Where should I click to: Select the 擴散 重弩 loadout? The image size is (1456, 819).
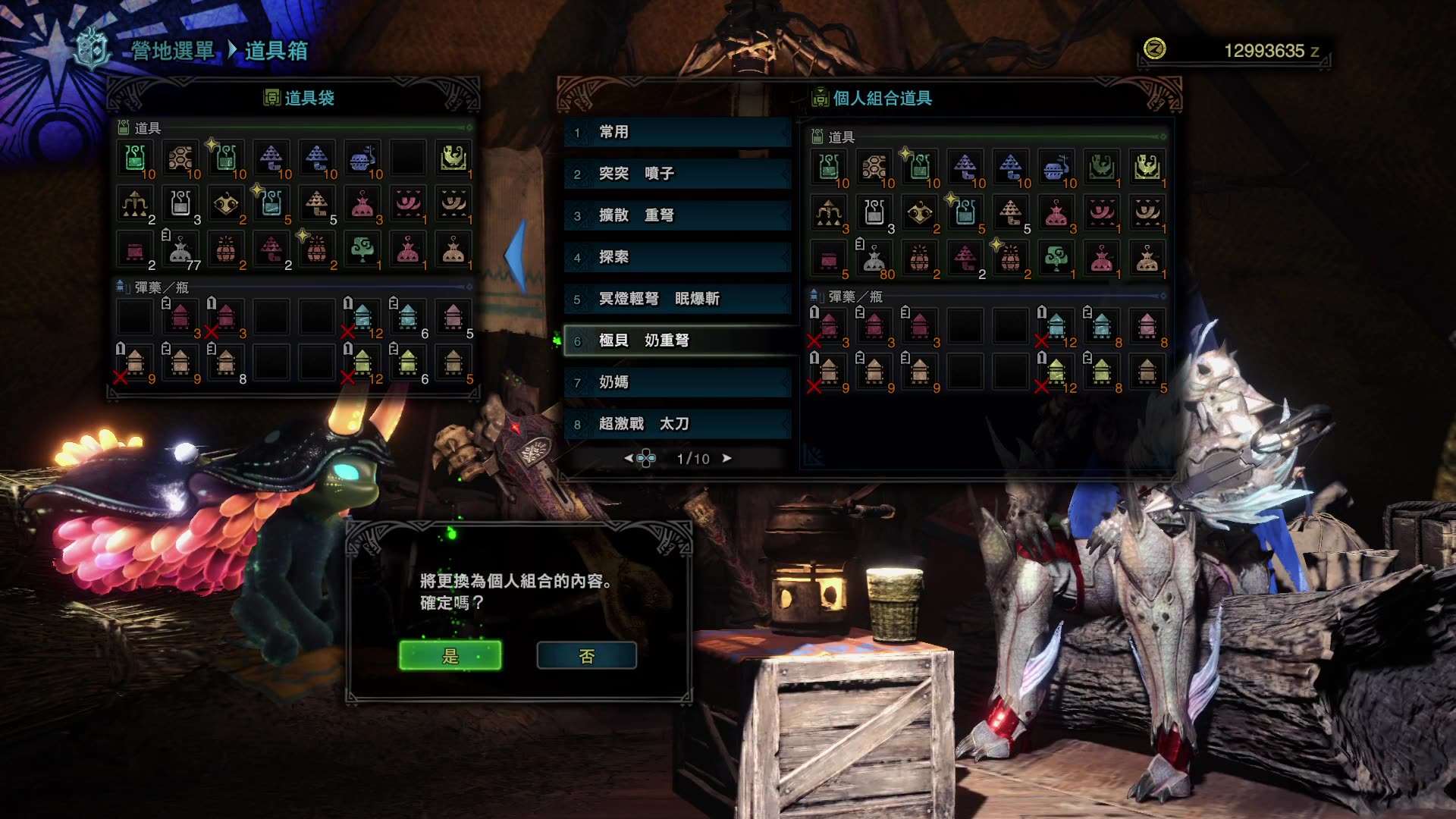[x=677, y=215]
